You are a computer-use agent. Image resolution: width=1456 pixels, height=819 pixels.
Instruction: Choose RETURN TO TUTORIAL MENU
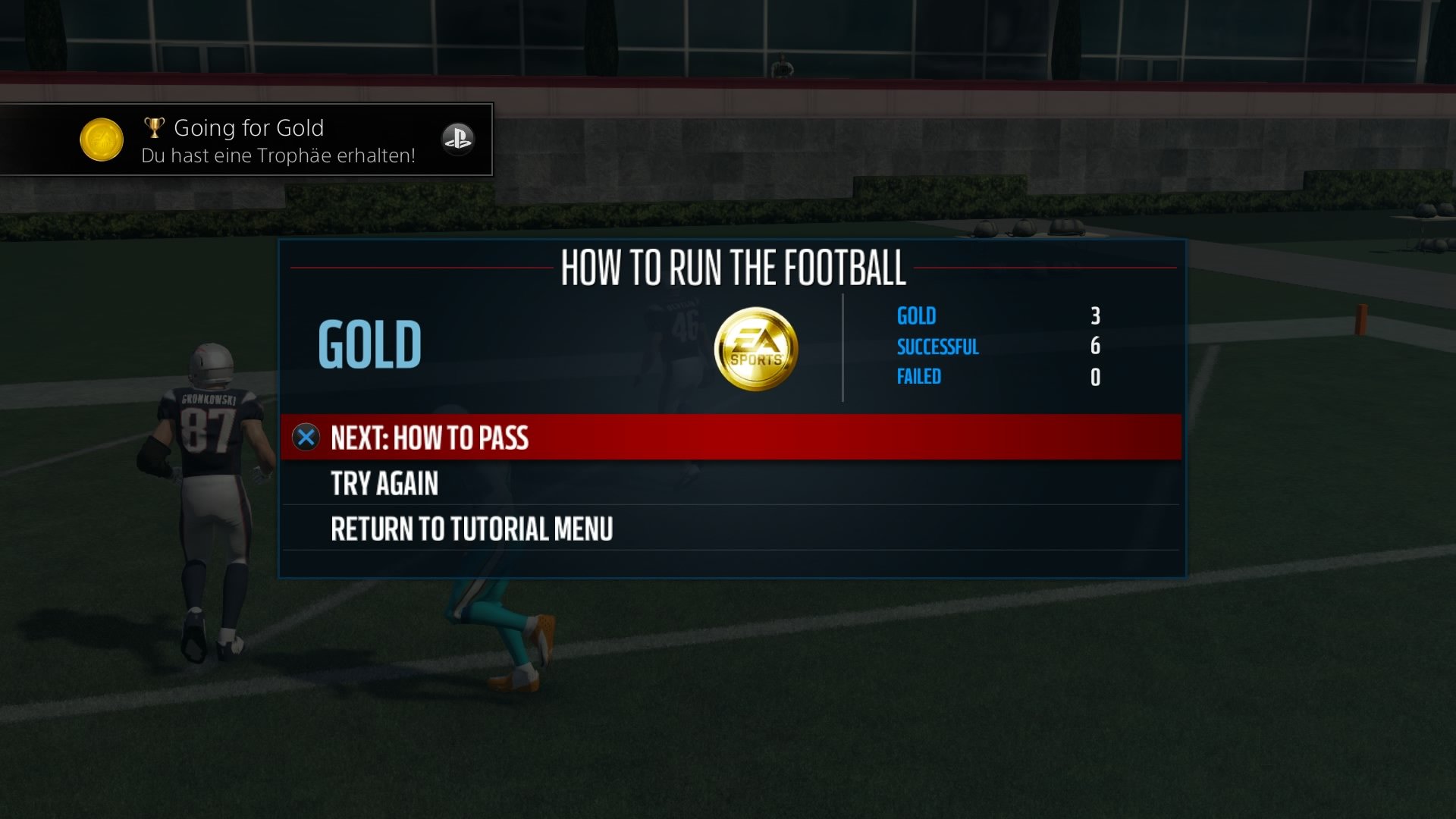tap(470, 526)
